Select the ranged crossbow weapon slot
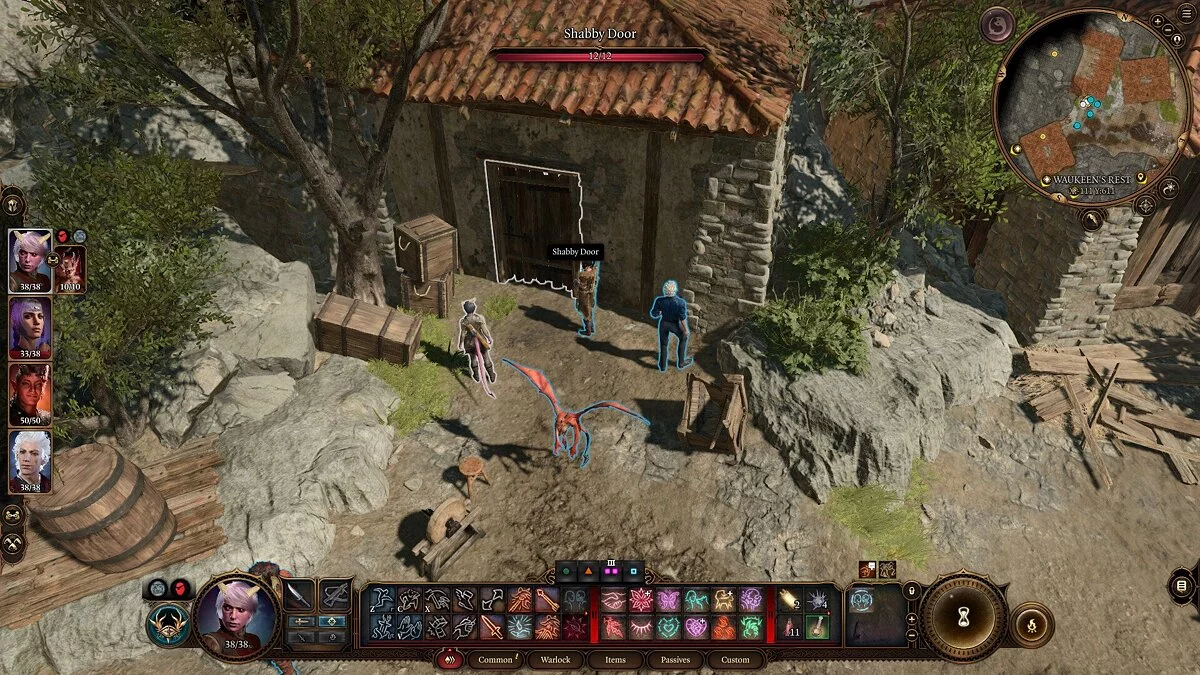The image size is (1200, 675). click(x=335, y=595)
